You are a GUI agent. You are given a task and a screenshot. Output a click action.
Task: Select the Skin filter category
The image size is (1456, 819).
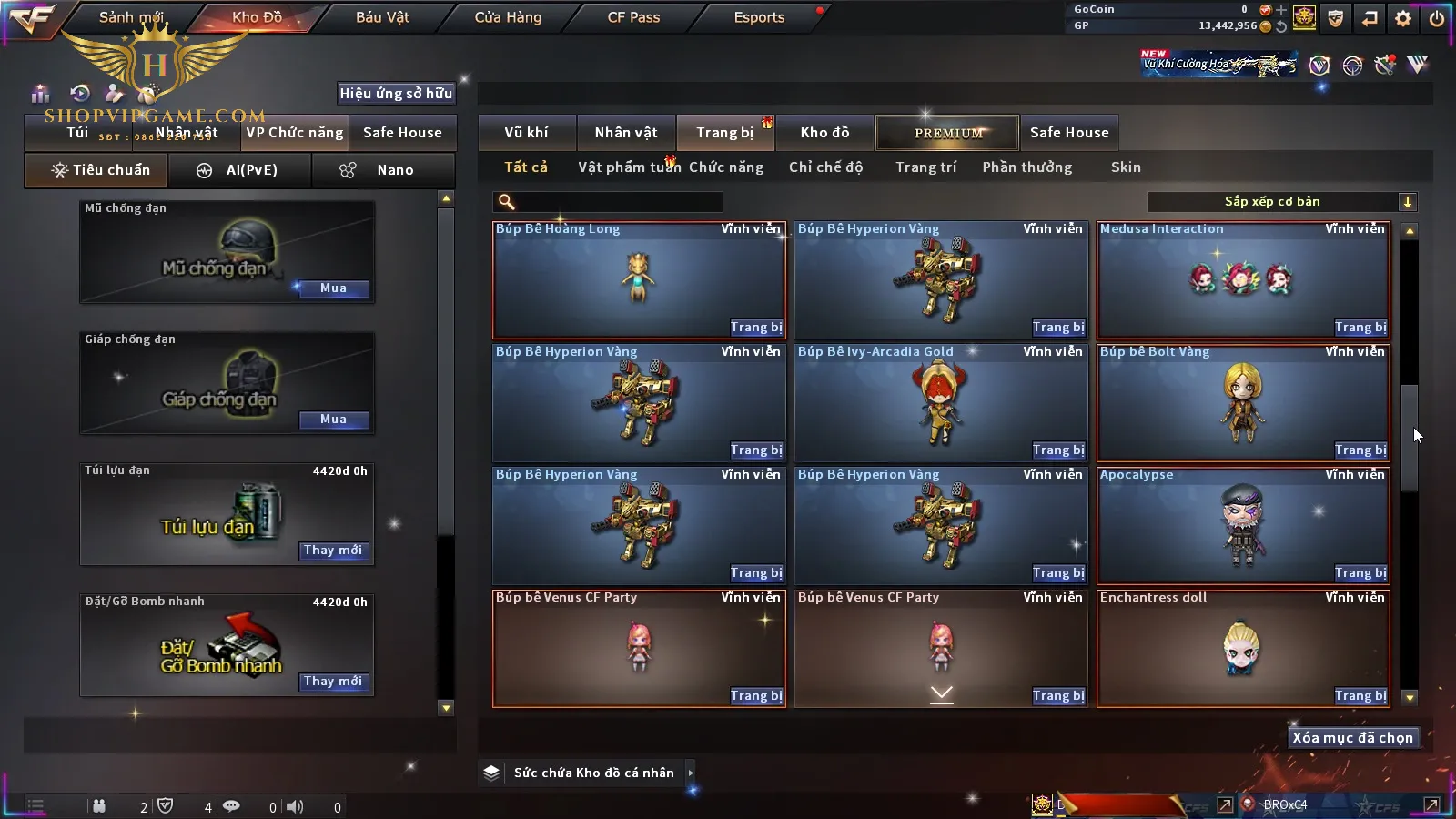coord(1126,167)
